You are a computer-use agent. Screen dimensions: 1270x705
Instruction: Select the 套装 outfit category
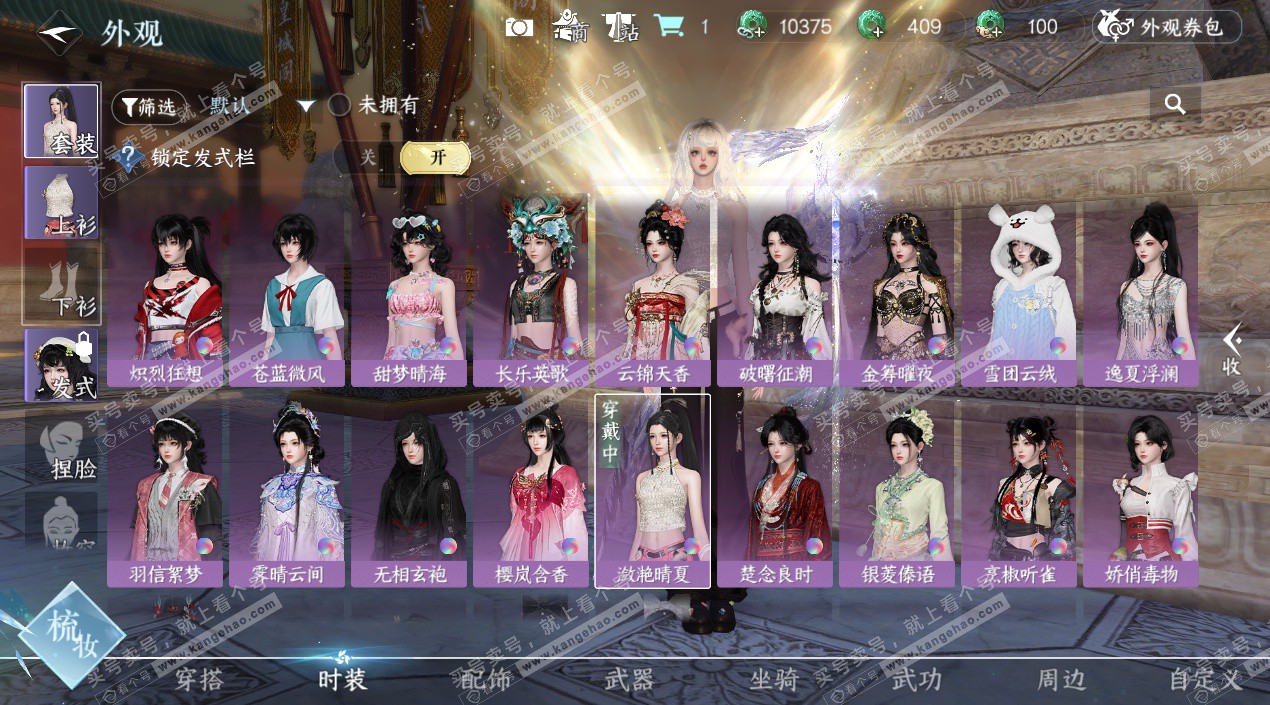(62, 121)
